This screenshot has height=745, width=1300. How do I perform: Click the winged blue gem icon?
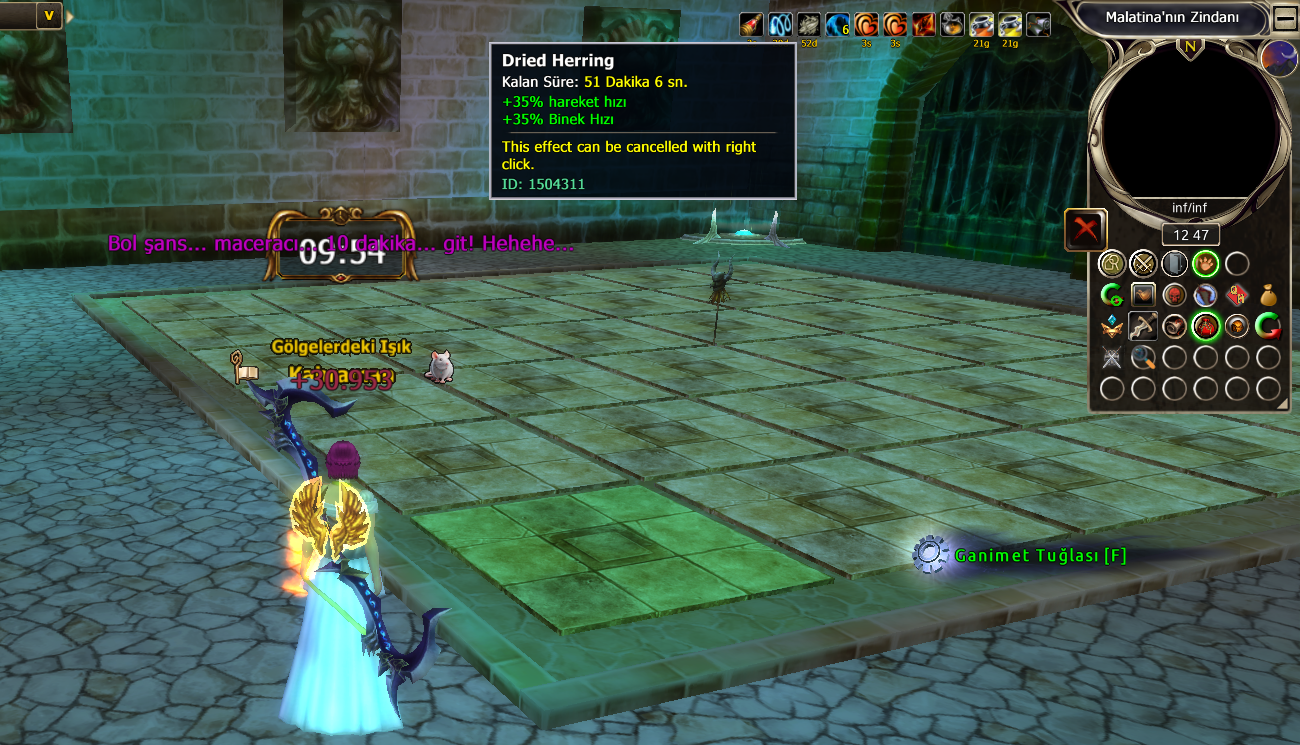pyautogui.click(x=1111, y=326)
